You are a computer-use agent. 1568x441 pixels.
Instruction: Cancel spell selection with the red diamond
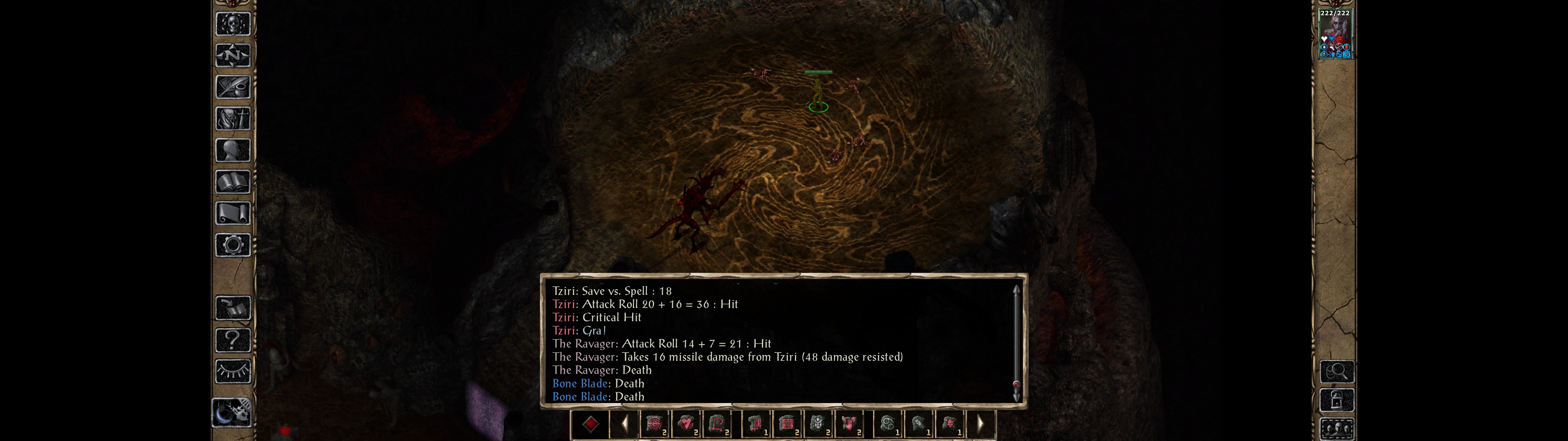coord(590,424)
